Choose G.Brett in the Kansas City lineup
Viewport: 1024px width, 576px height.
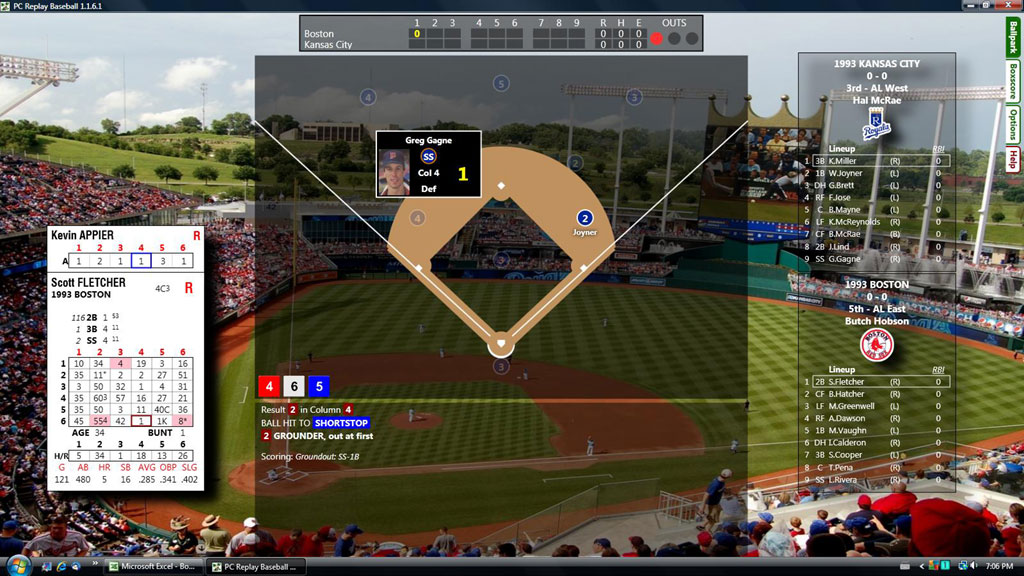[x=841, y=185]
